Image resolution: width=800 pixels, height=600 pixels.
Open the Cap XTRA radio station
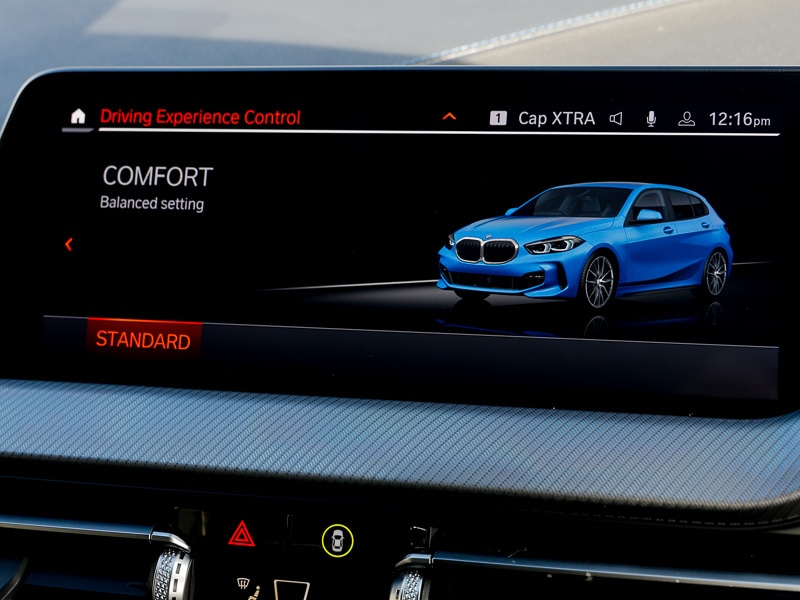pos(555,118)
